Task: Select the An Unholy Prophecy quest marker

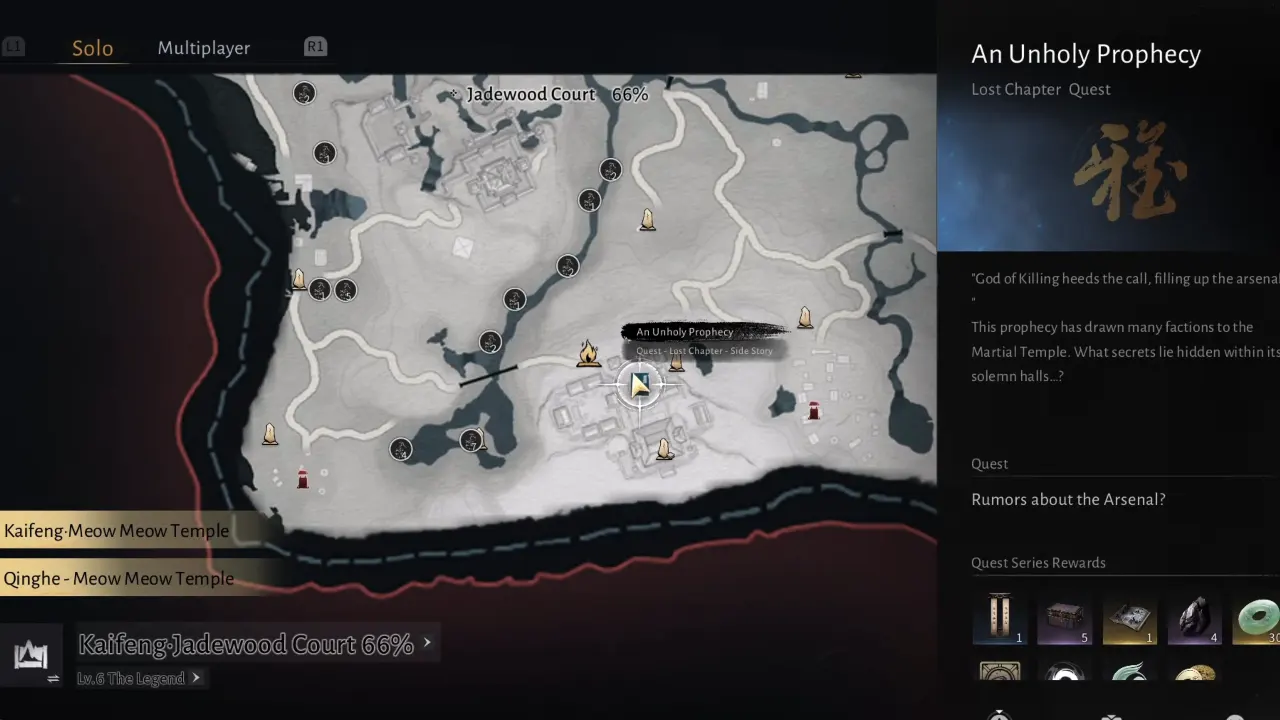Action: [x=640, y=385]
